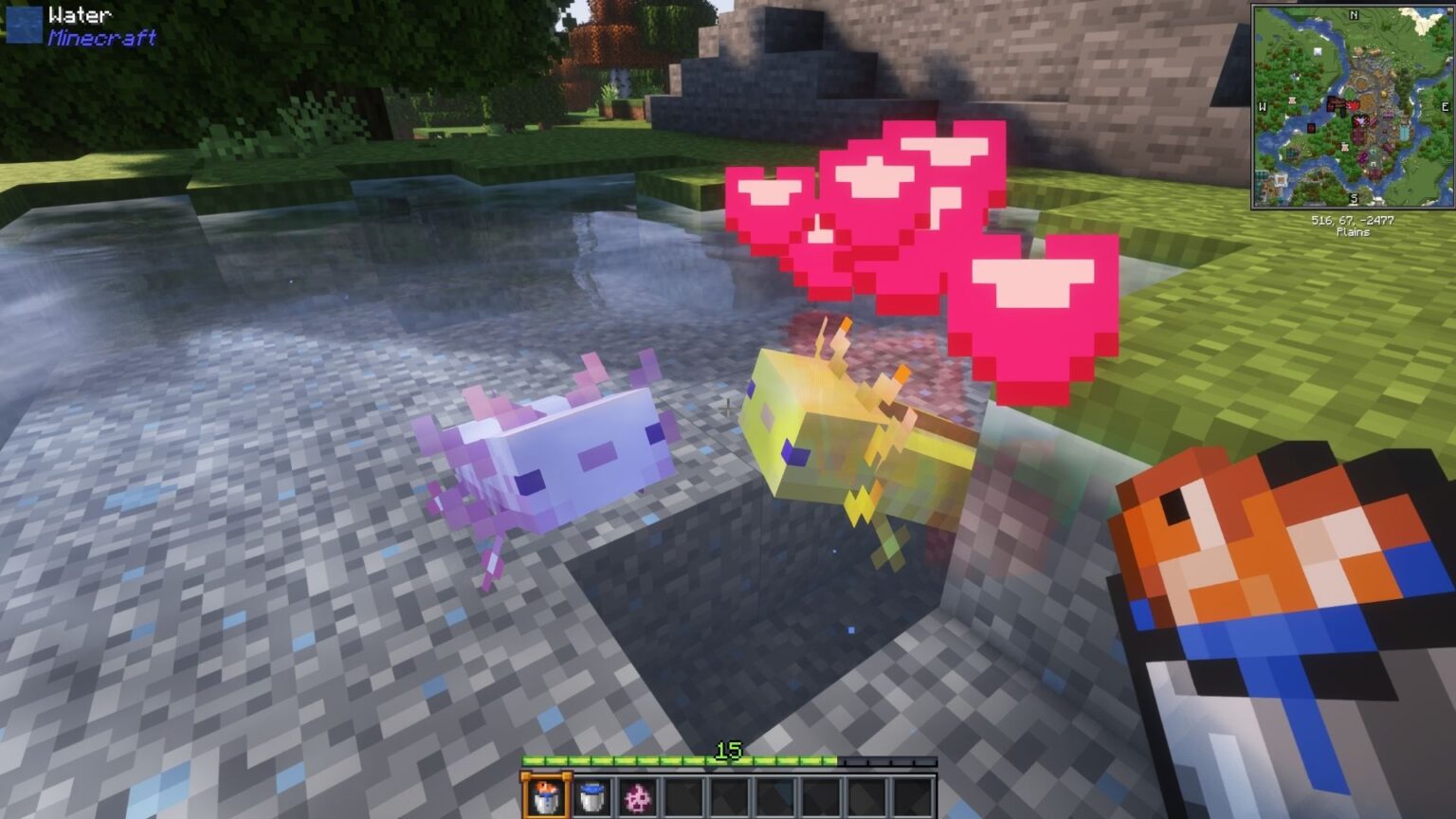The height and width of the screenshot is (819, 1456).
Task: Select the Bucket of Axolotl hotbar slot
Action: (x=546, y=796)
